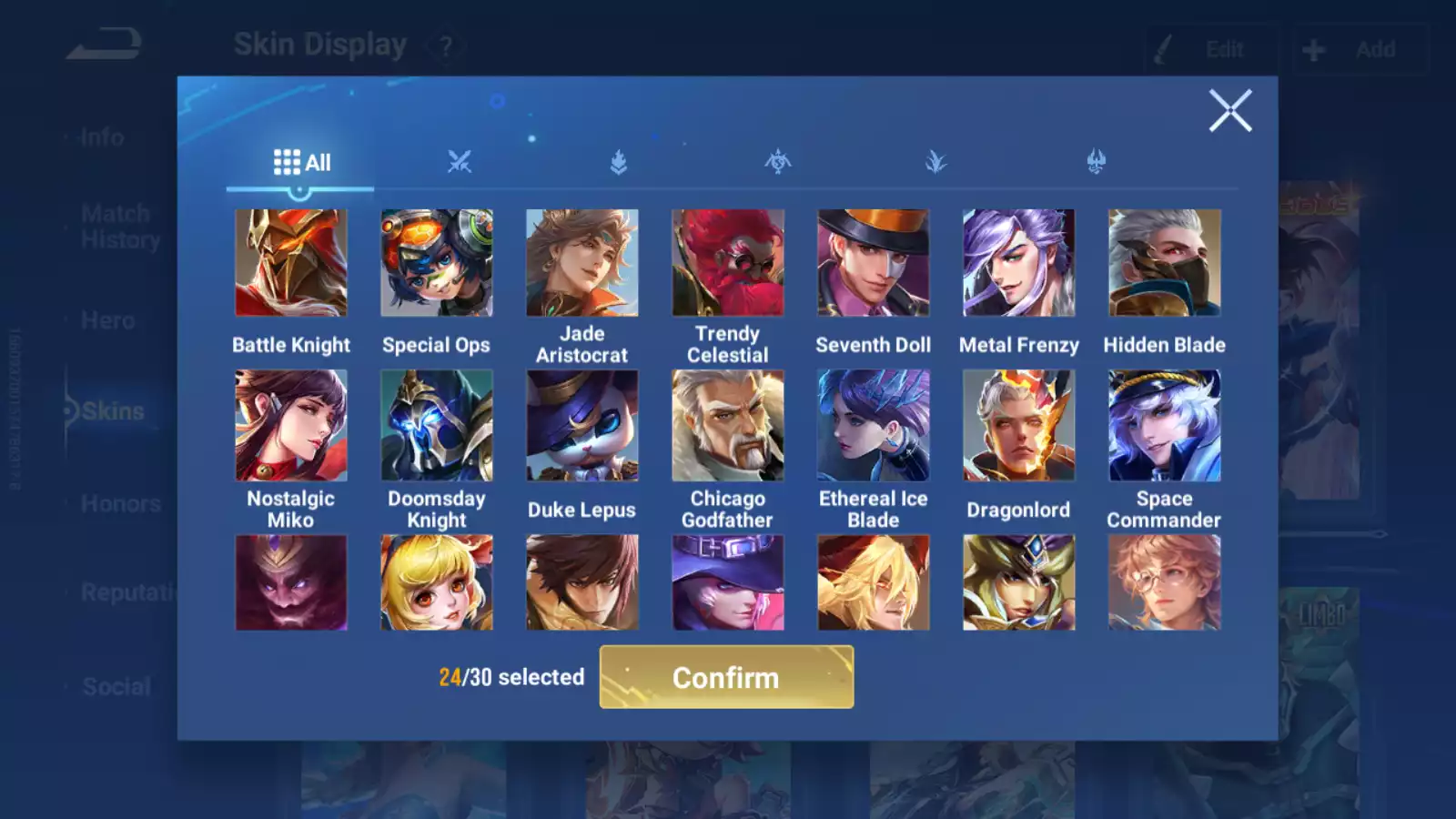Select the Battle Knight skin

coord(291,263)
